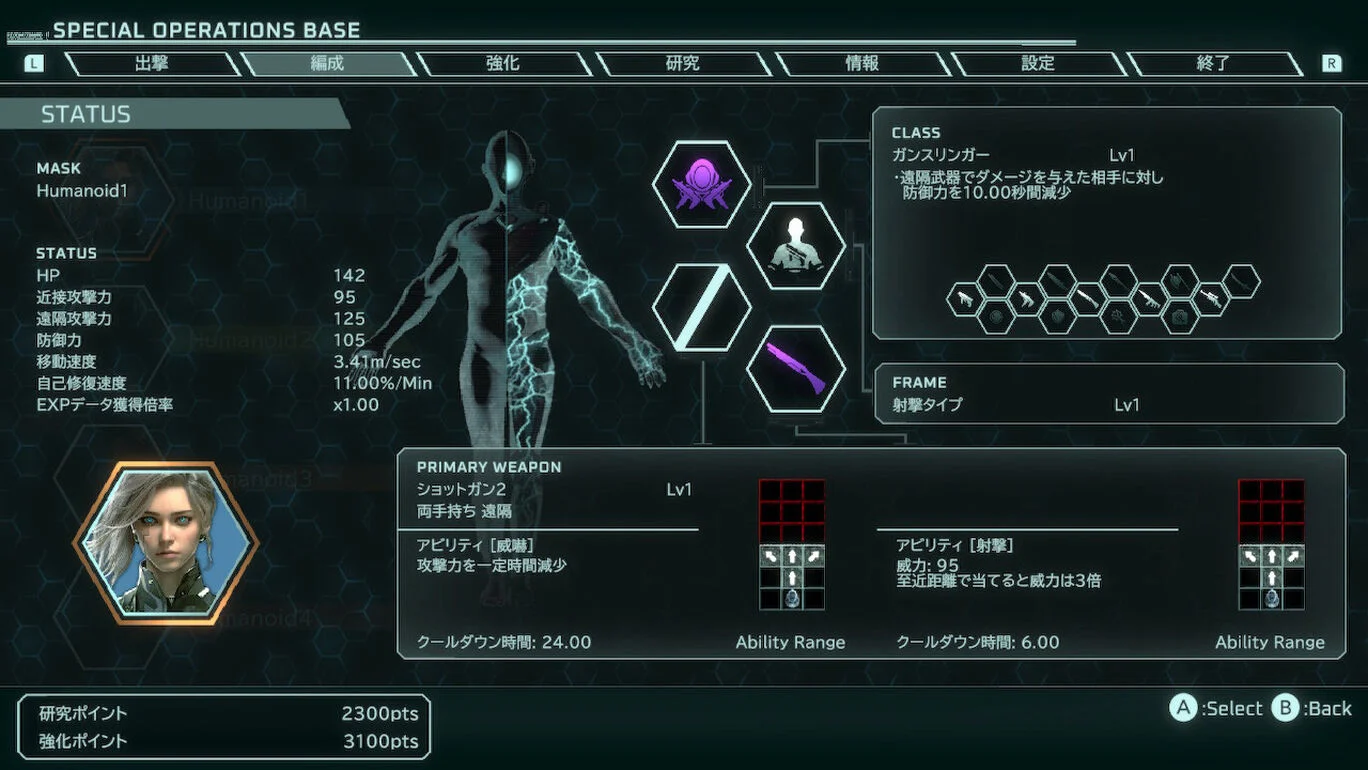This screenshot has height=770, width=1368.
Task: Show the 情報 tab
Action: click(862, 63)
